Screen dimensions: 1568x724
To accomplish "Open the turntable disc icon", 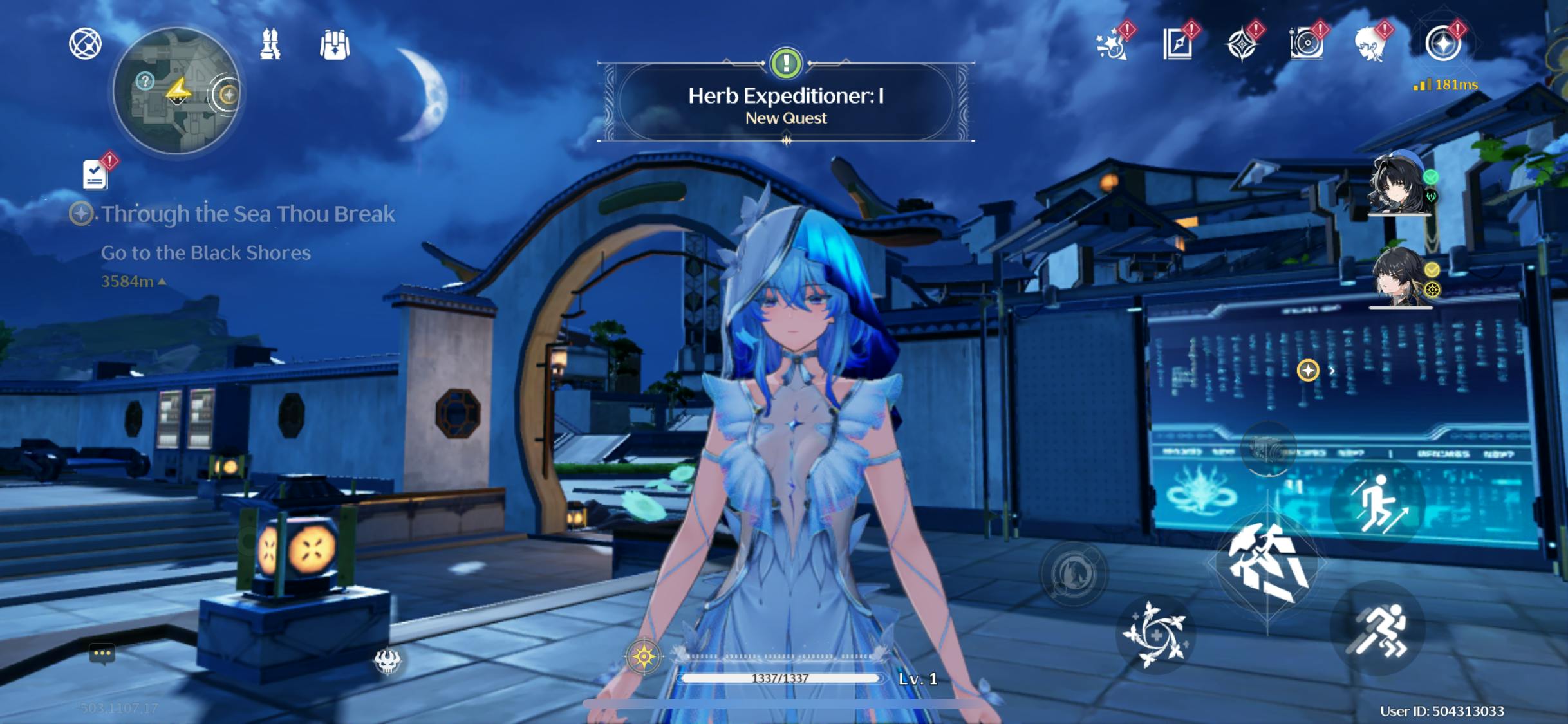I will coord(1306,45).
